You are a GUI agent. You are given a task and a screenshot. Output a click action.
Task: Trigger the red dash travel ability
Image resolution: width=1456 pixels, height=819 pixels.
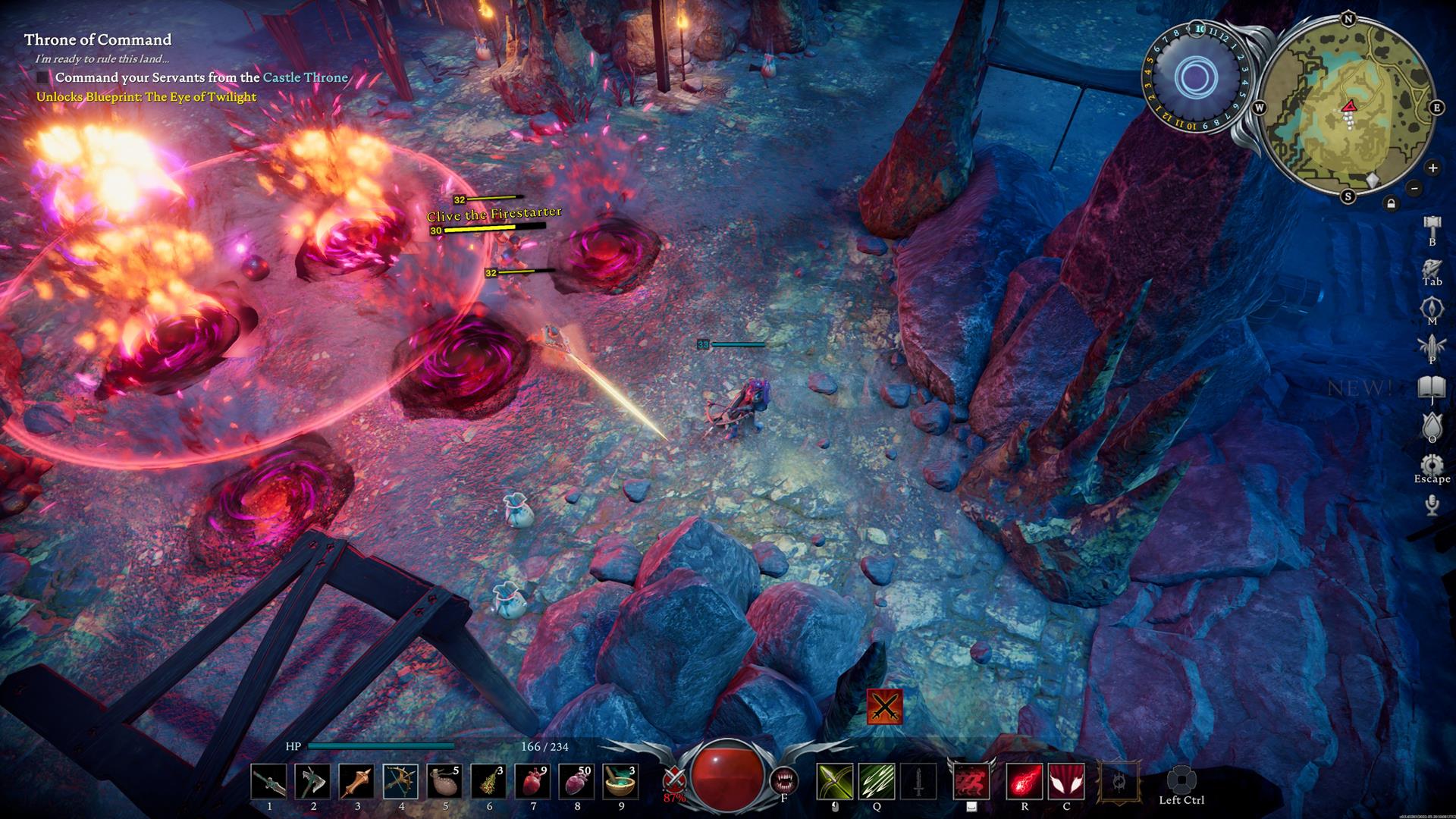pyautogui.click(x=971, y=782)
